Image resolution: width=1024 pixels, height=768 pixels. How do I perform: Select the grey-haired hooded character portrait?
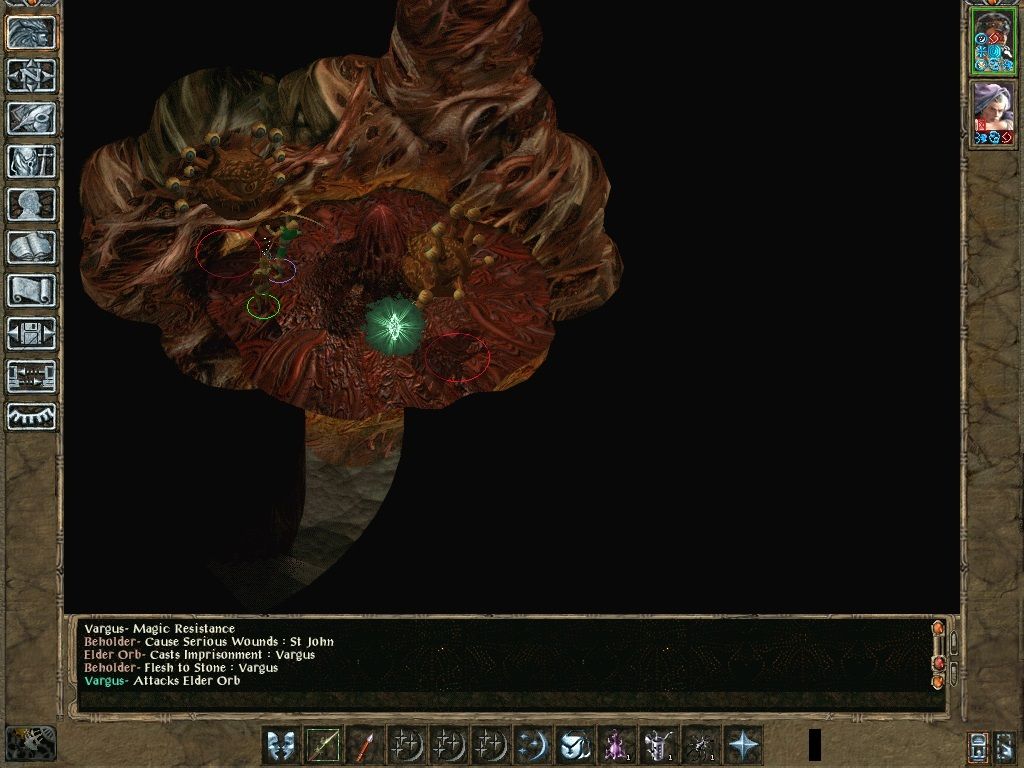[x=993, y=113]
